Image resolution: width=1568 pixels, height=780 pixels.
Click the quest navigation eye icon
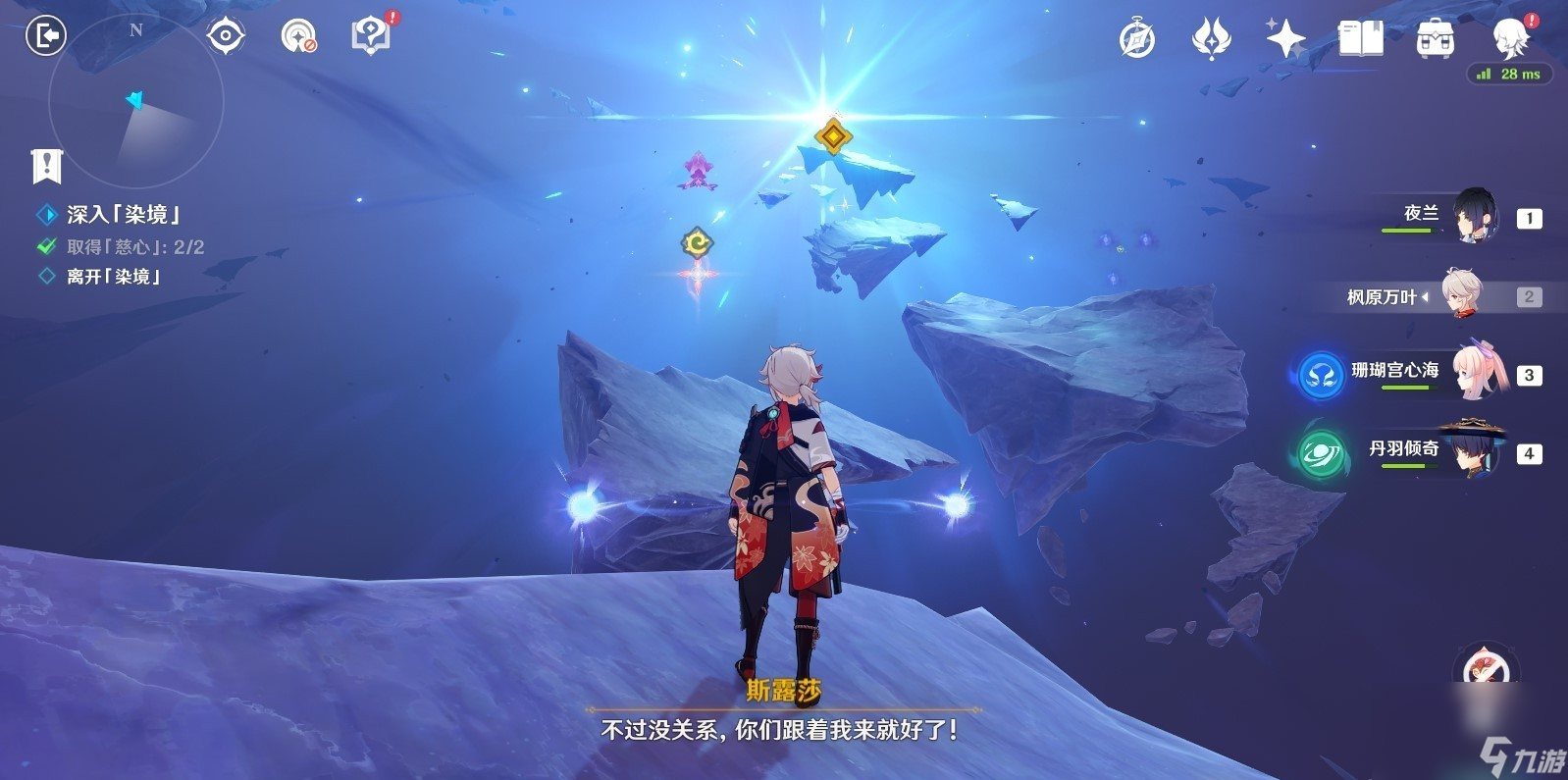224,35
